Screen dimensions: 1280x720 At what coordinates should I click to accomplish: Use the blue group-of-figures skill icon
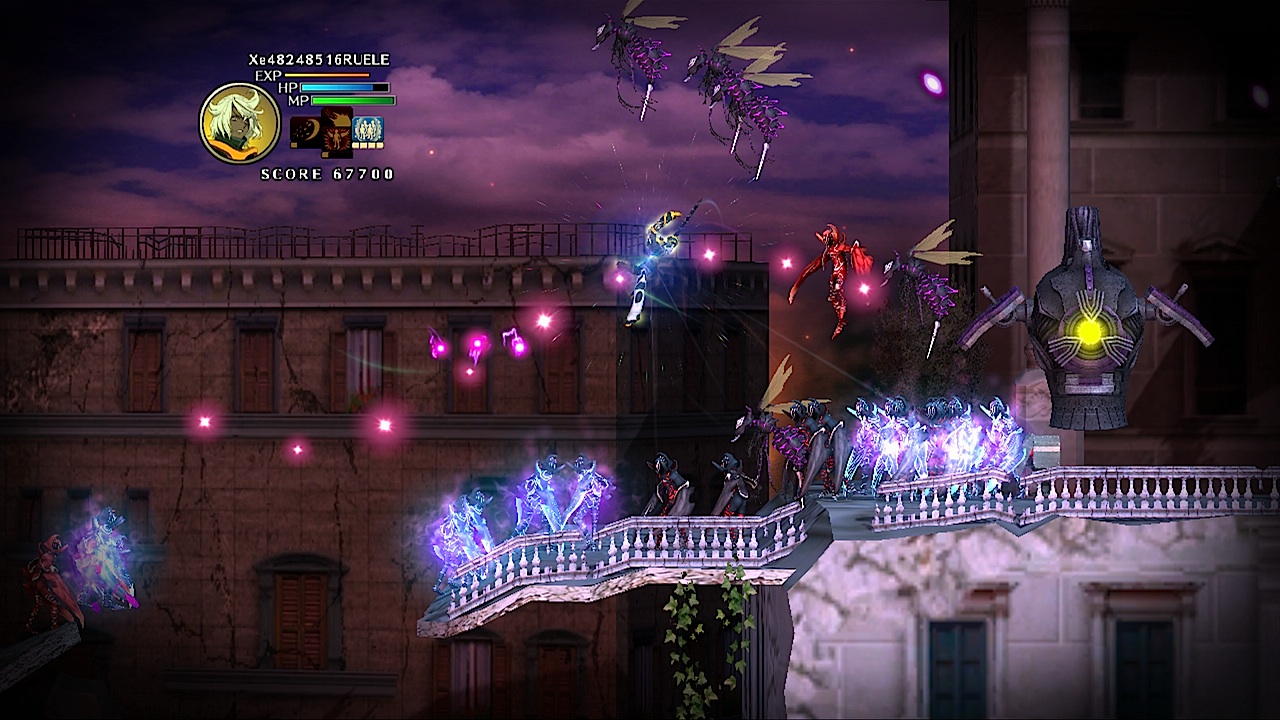[x=367, y=131]
